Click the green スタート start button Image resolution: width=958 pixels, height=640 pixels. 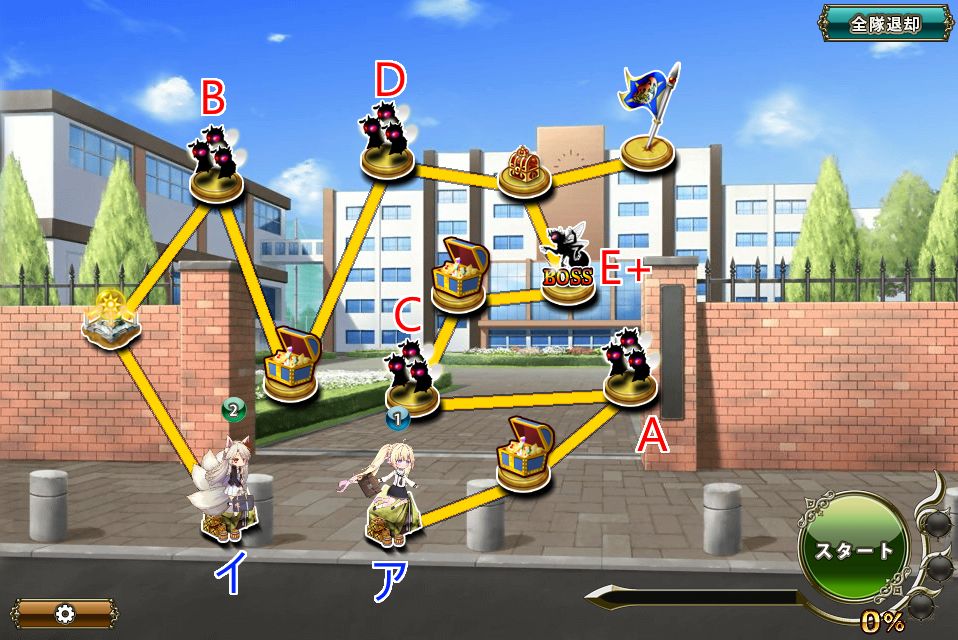[853, 551]
